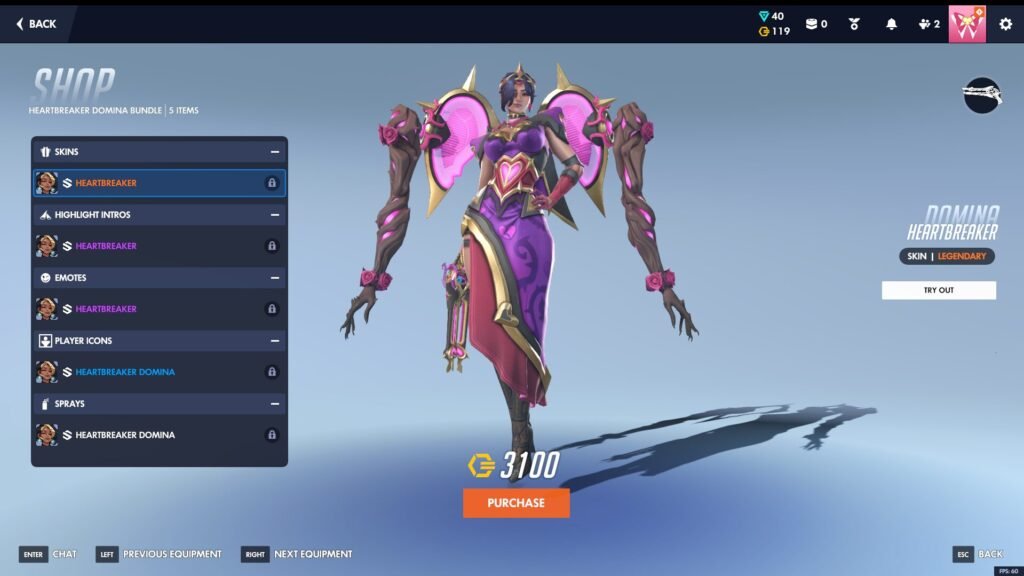The width and height of the screenshot is (1024, 576).
Task: Try out the Heartbreaker skin
Action: [938, 290]
